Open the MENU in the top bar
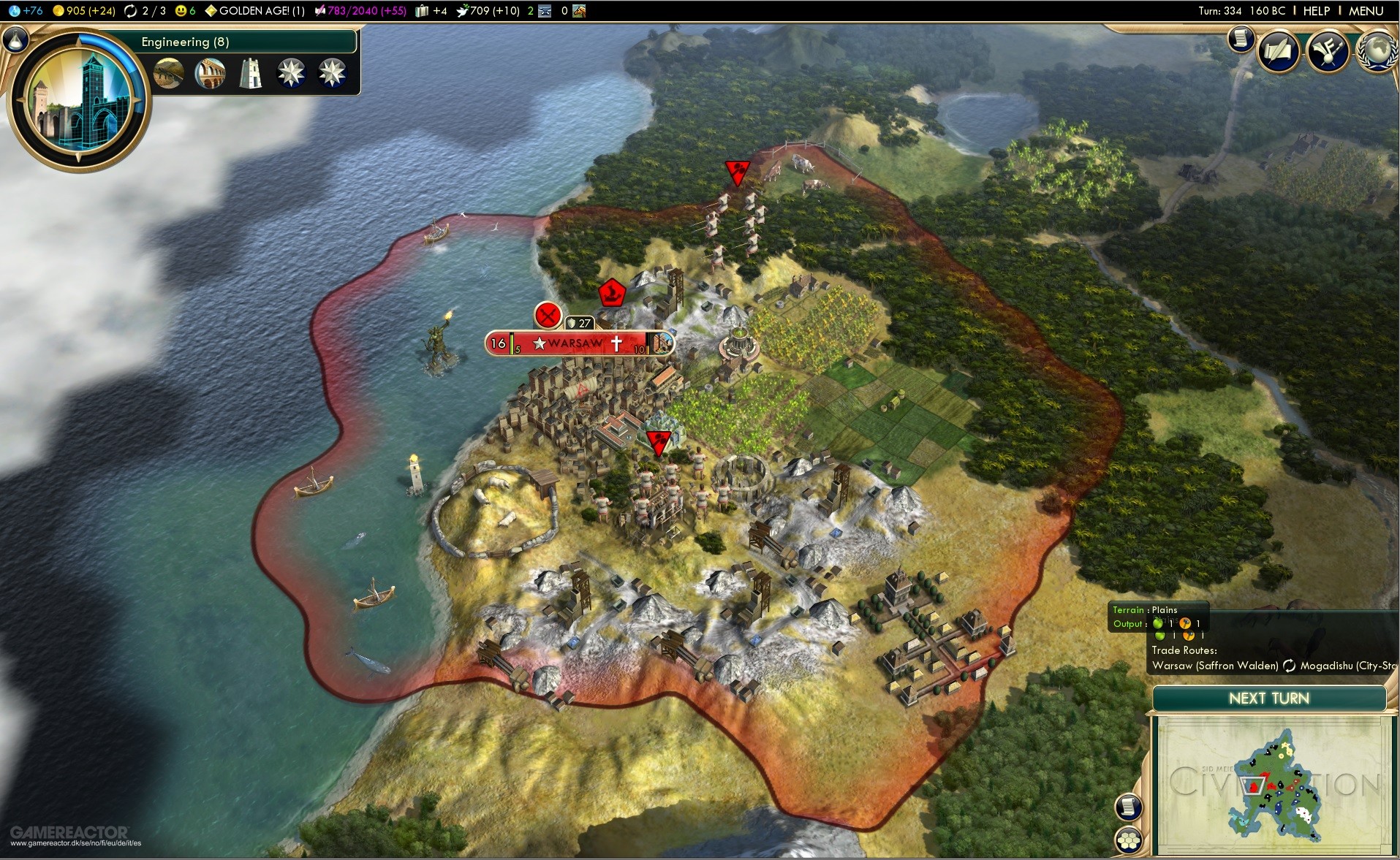The width and height of the screenshot is (1400, 860). 1366,11
